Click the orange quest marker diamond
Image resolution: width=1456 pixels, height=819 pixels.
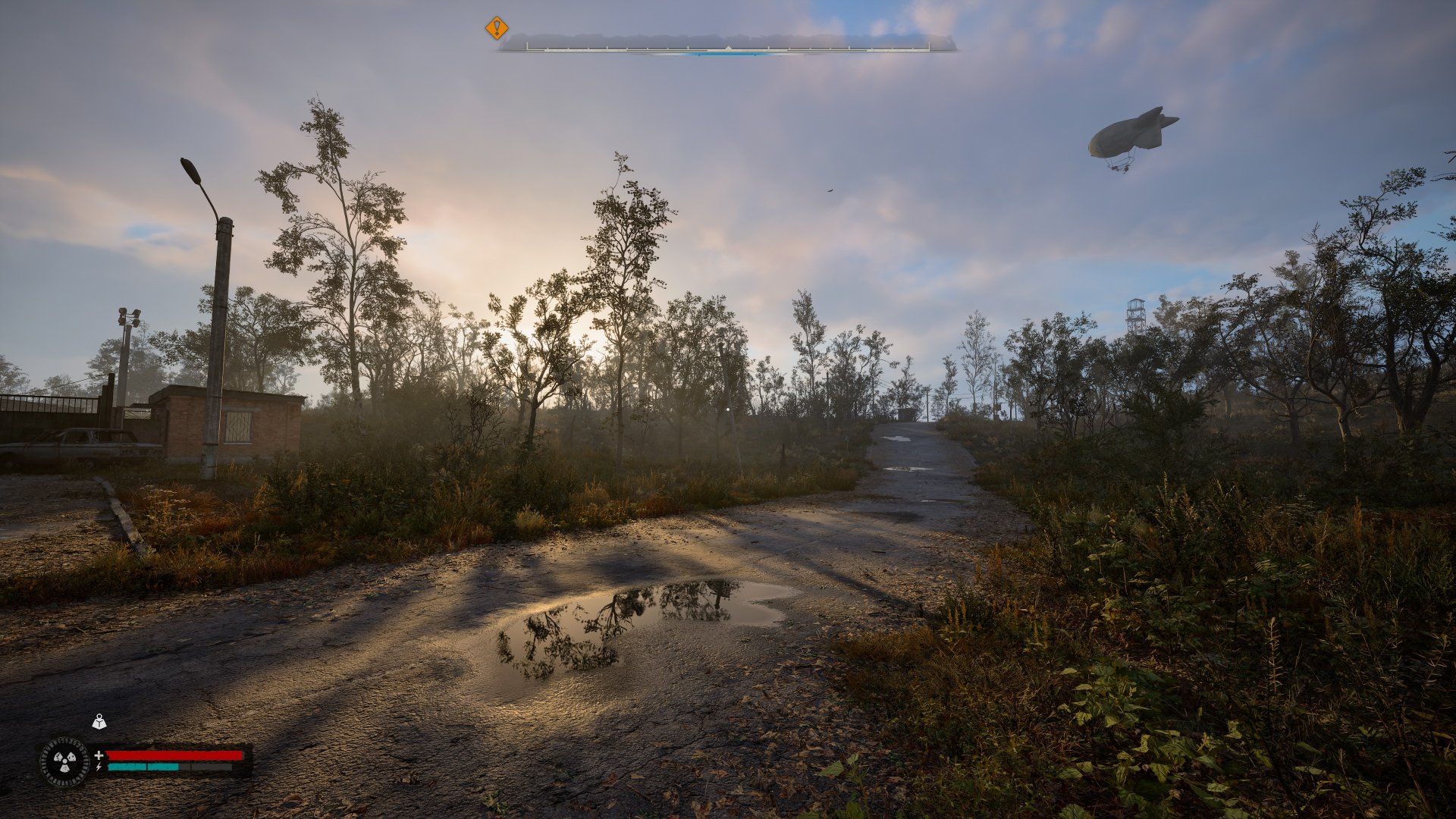(497, 29)
